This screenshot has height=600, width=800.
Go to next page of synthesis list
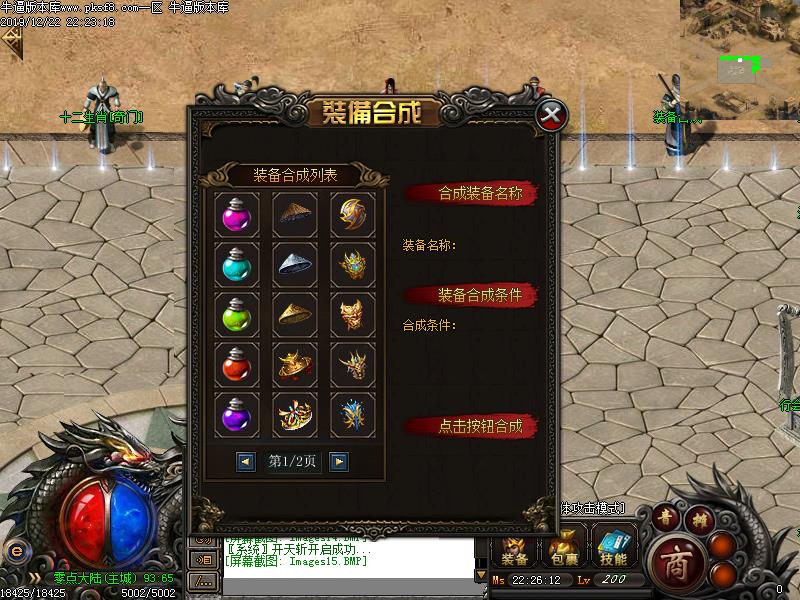[339, 461]
